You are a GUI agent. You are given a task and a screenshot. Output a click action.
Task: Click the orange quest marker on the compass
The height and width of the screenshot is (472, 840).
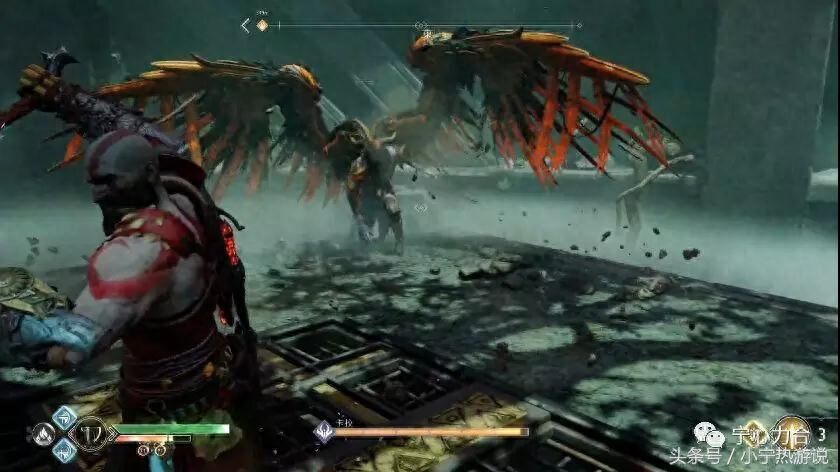pos(263,24)
